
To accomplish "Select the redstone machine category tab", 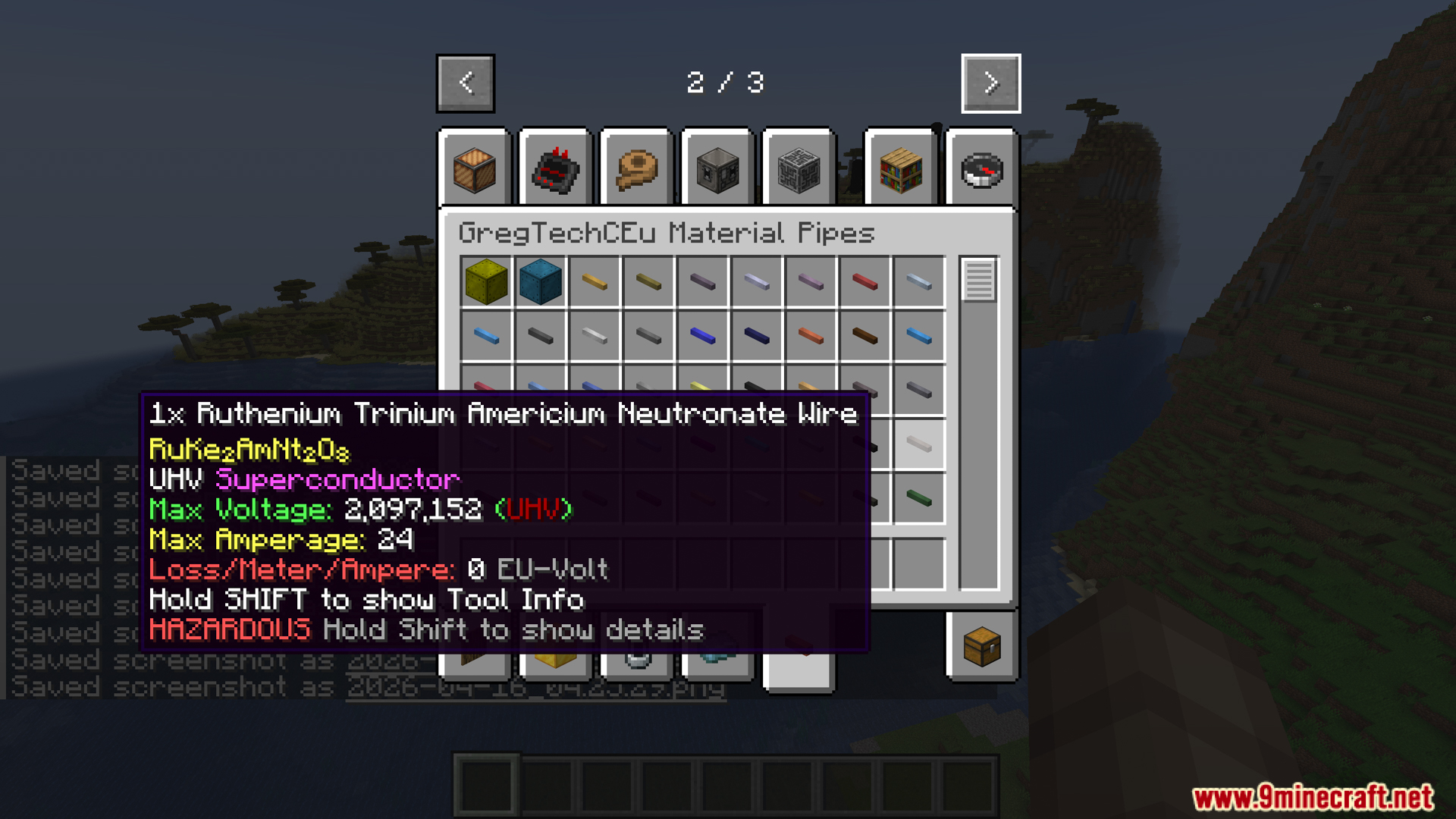I will [556, 171].
